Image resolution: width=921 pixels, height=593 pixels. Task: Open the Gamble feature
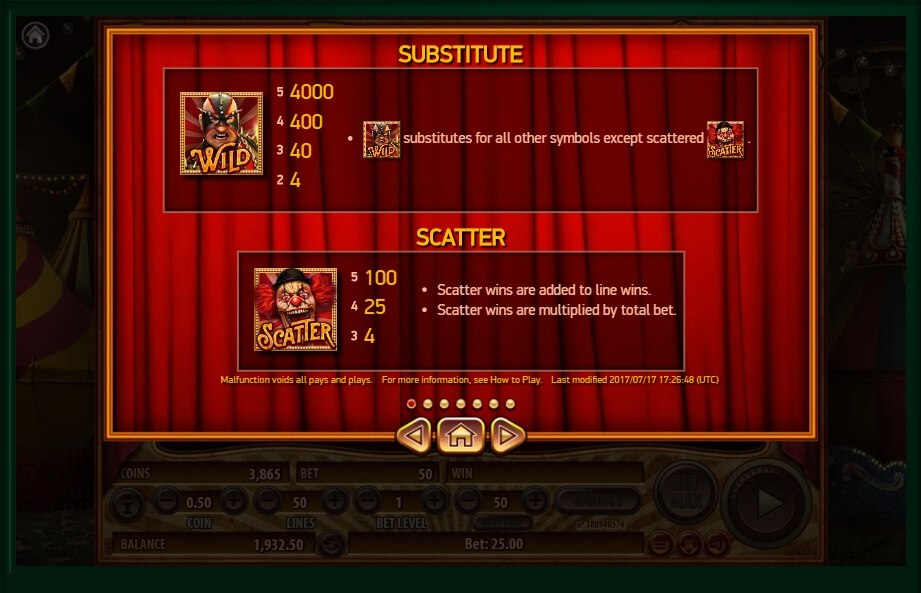coord(598,500)
